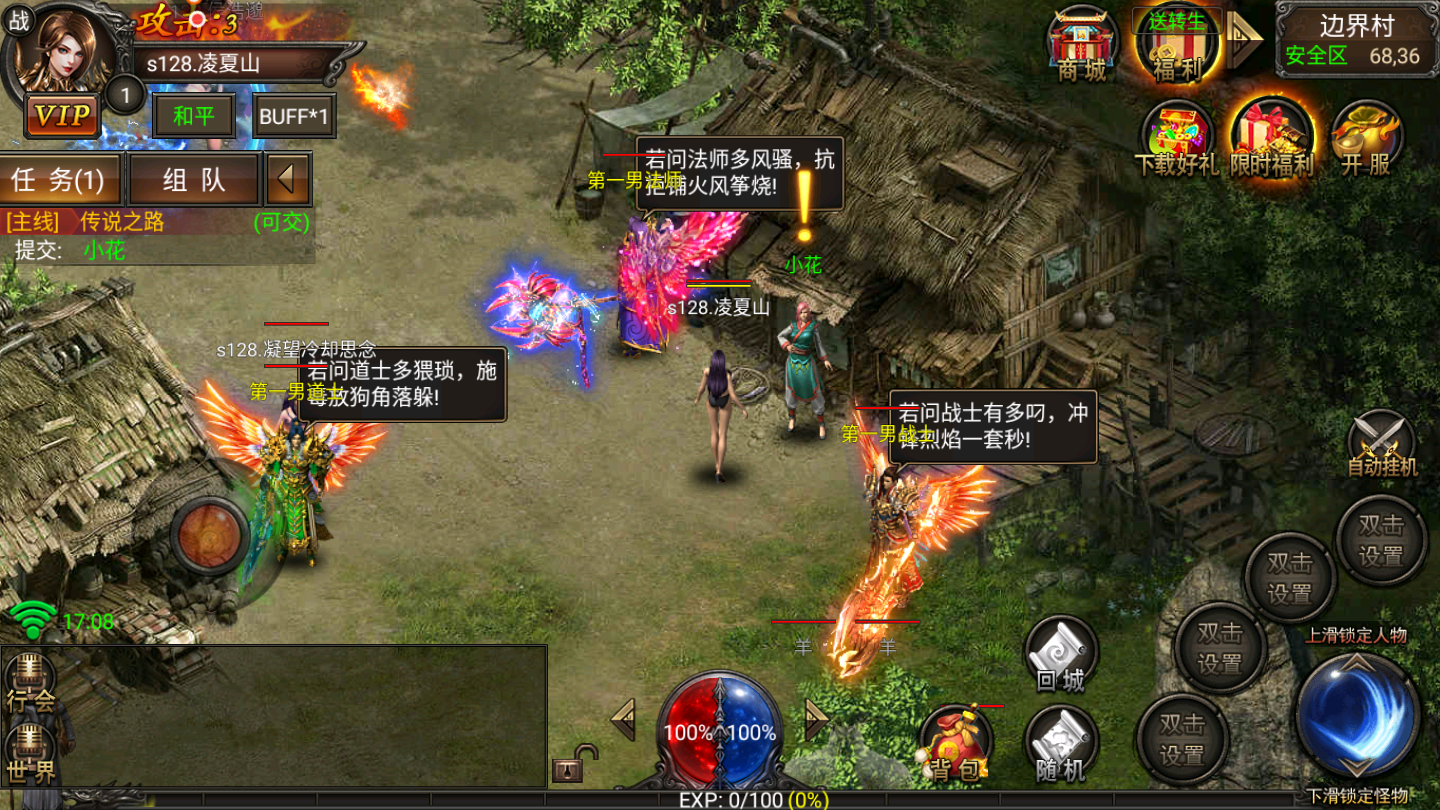Collapse the quest panel with the arrow button
Image resolution: width=1440 pixels, height=810 pixels.
(x=288, y=180)
